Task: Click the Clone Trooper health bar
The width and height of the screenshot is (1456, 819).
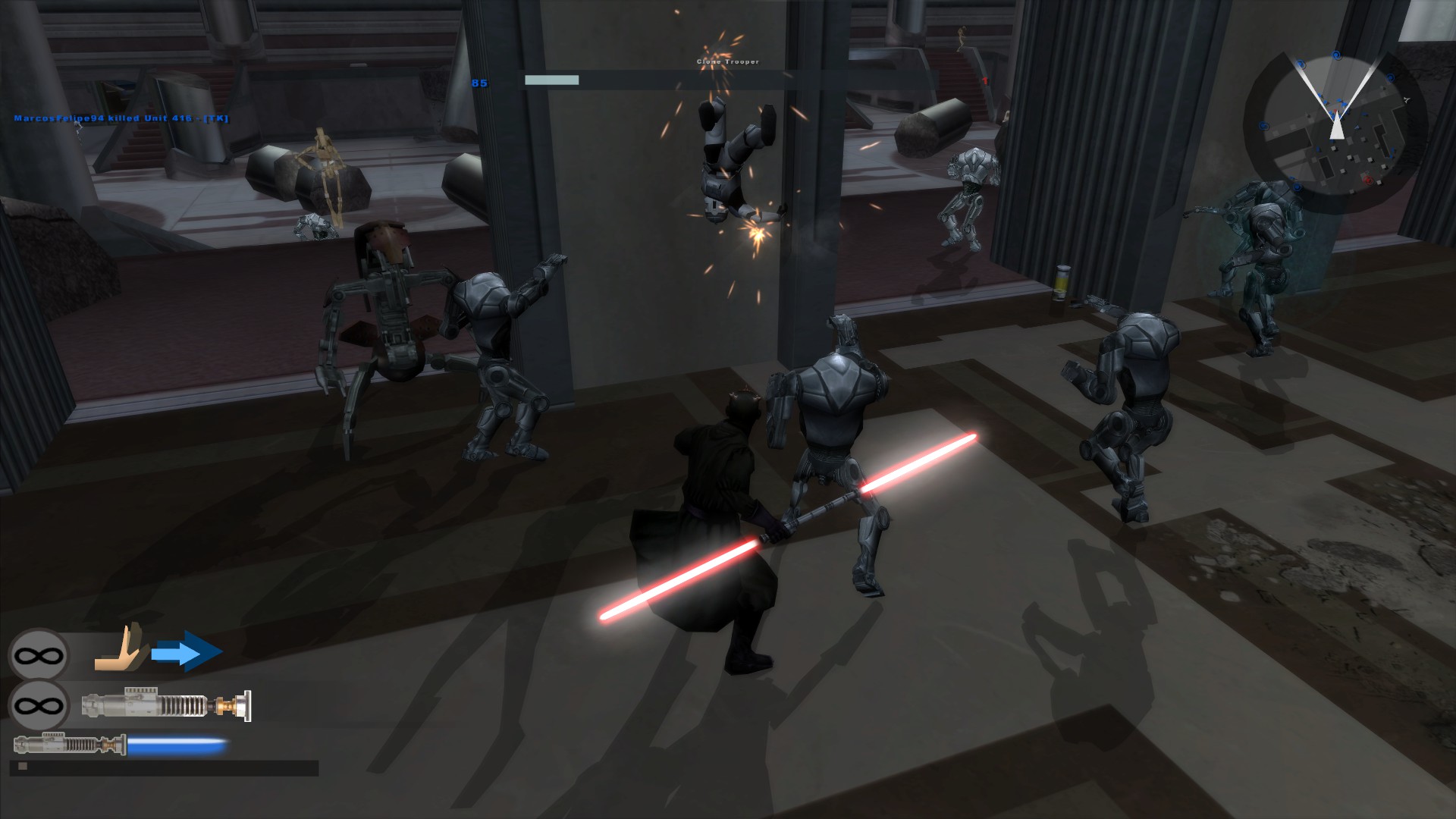Action: [551, 79]
